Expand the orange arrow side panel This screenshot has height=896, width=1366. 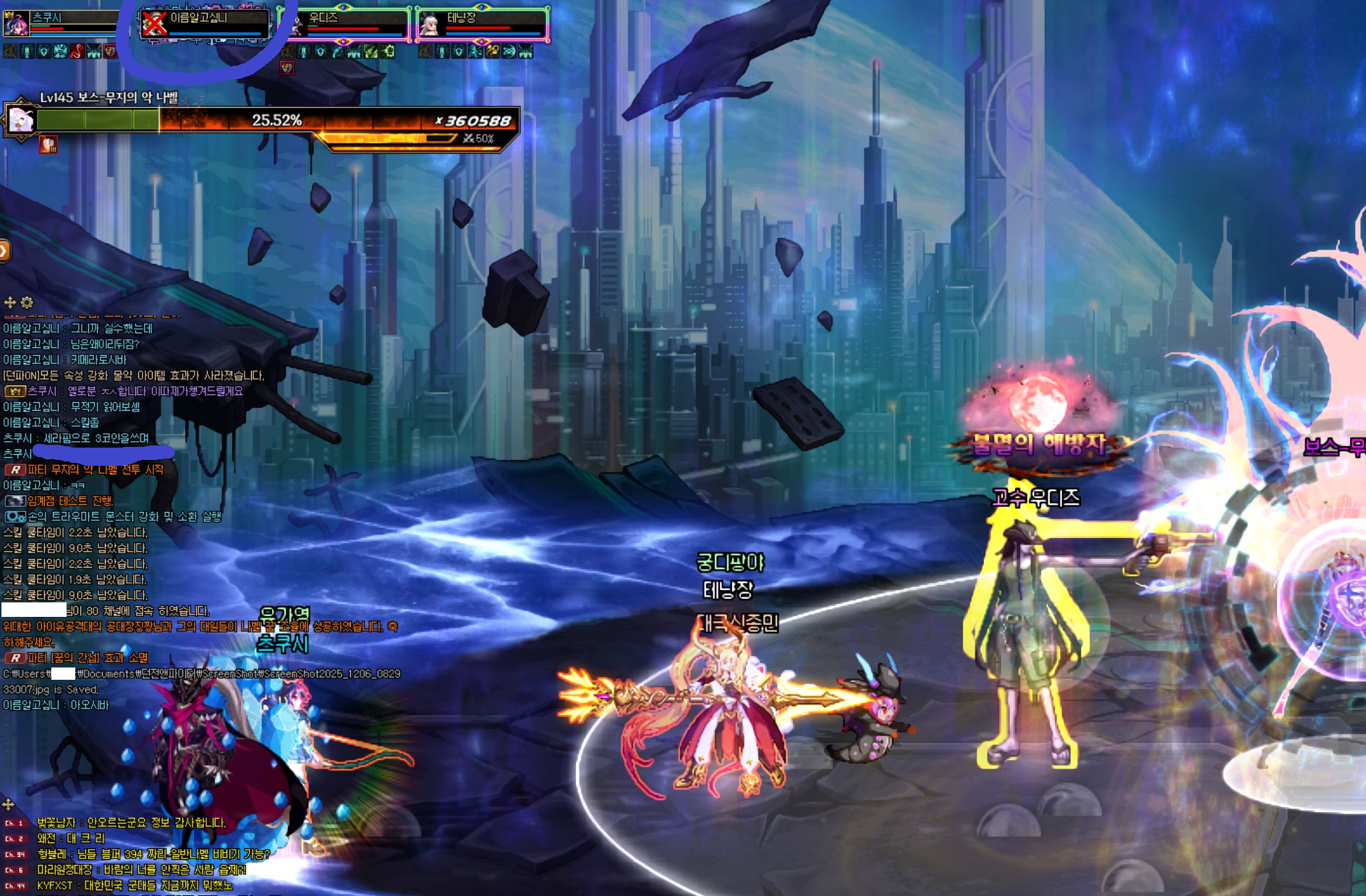(x=4, y=251)
